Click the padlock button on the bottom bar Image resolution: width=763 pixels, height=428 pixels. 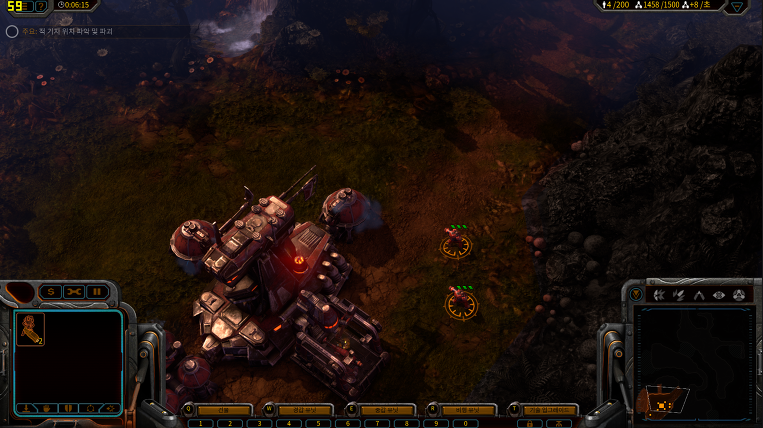click(528, 423)
